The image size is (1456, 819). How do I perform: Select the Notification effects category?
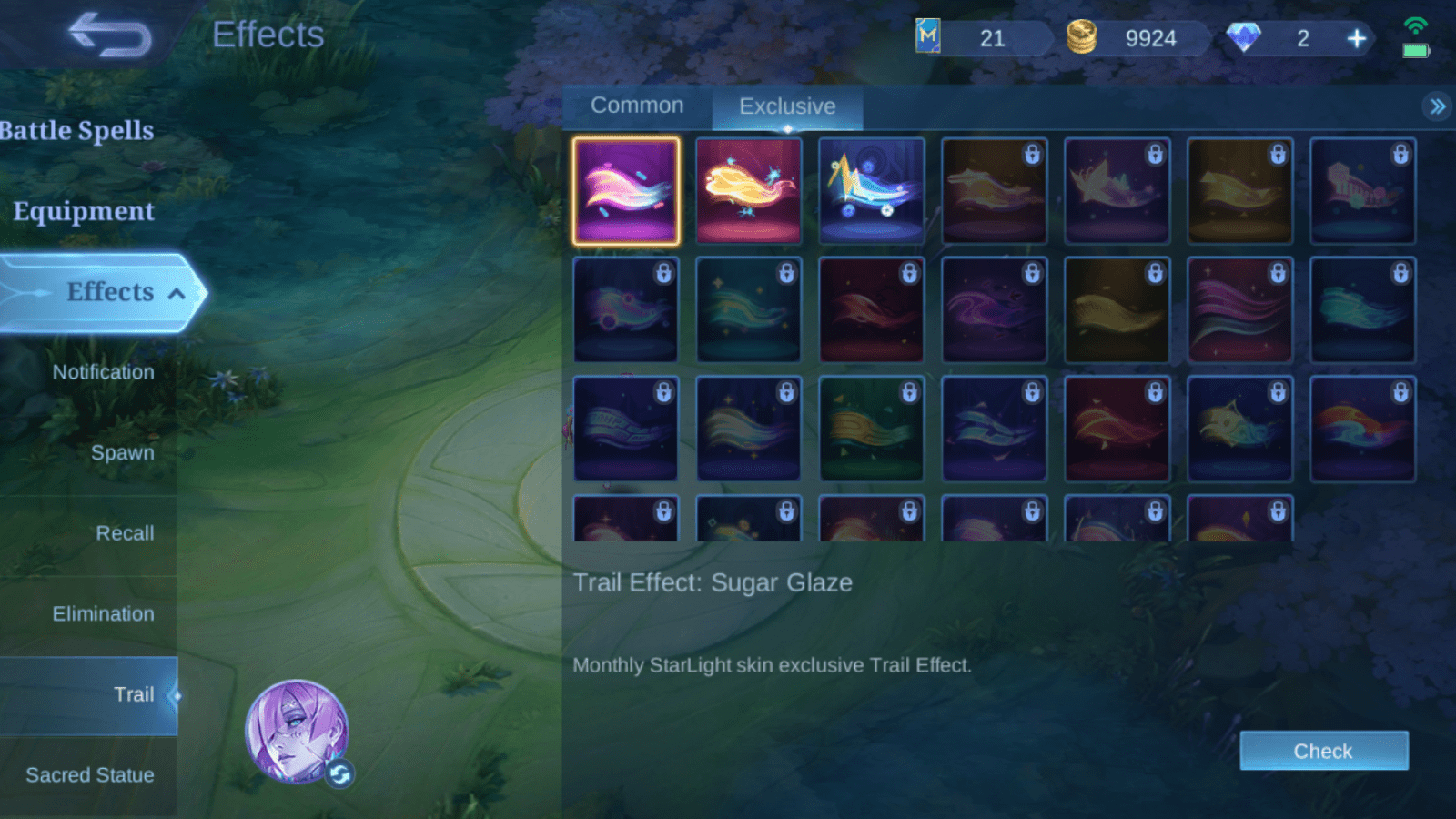pos(103,372)
